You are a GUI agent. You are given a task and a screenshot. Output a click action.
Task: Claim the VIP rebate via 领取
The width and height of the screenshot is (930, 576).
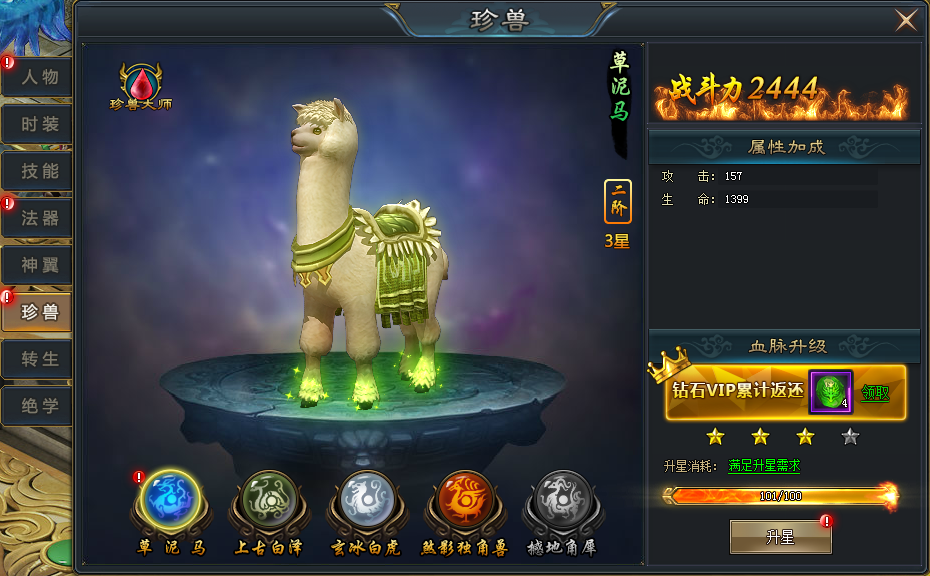click(876, 392)
